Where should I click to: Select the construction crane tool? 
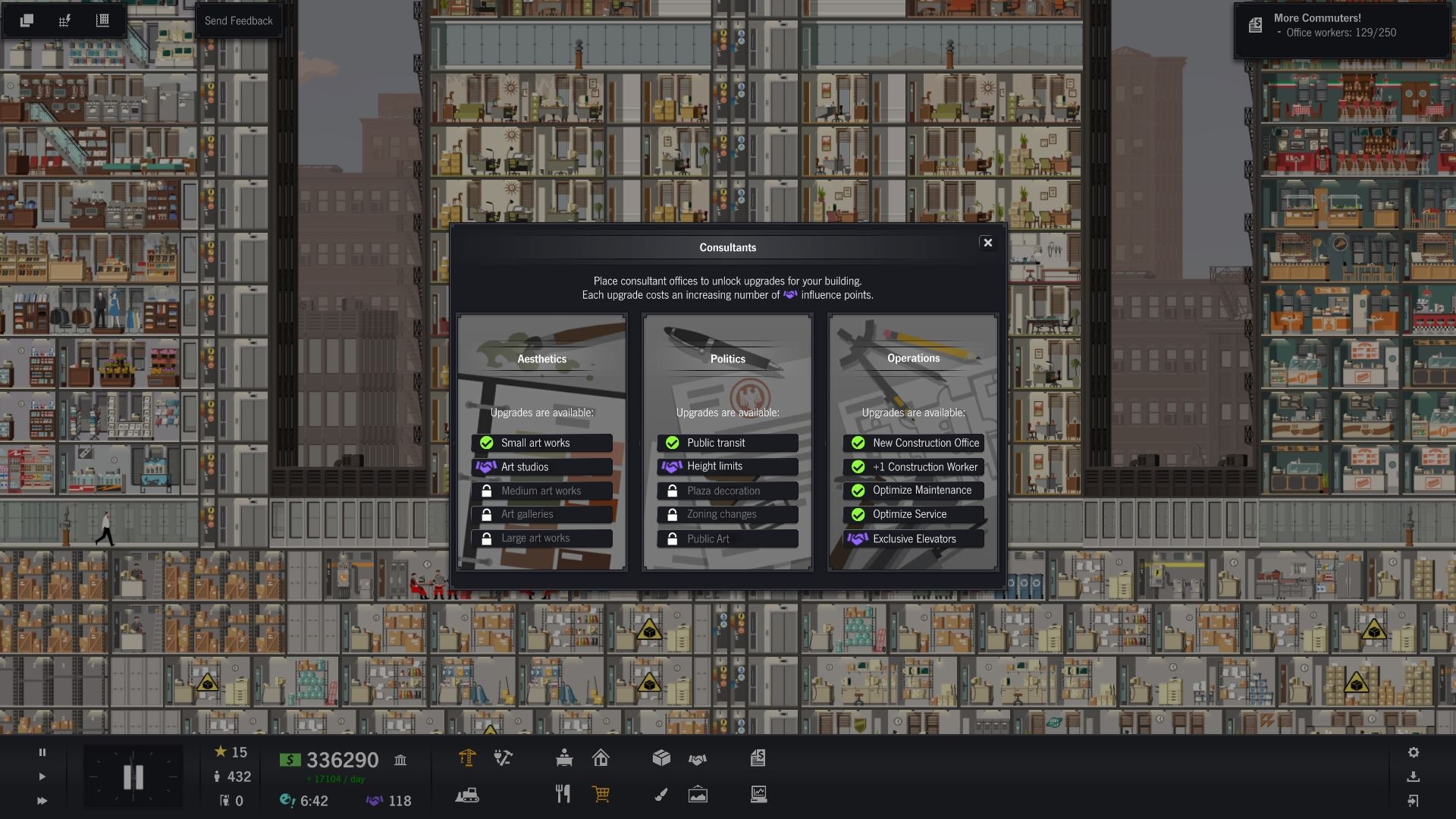click(468, 758)
